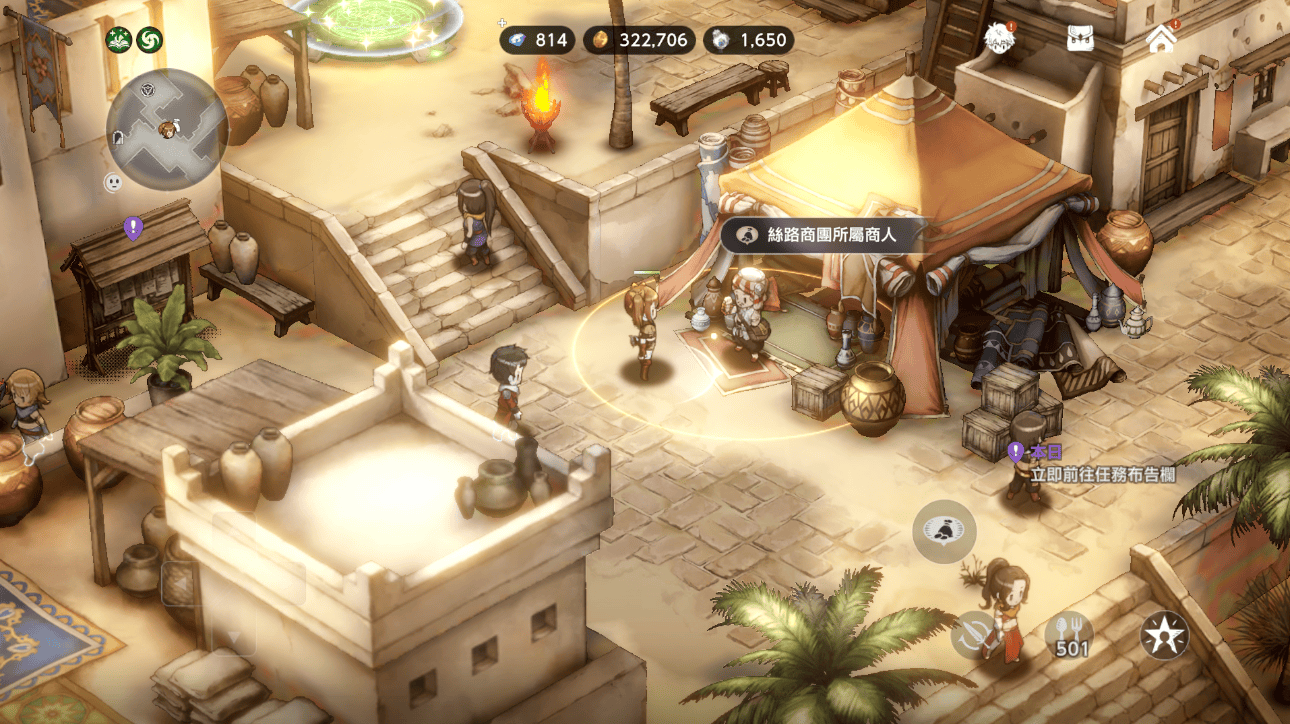Select the purple quest marker above the notice board
This screenshot has width=1290, height=724.
133,229
